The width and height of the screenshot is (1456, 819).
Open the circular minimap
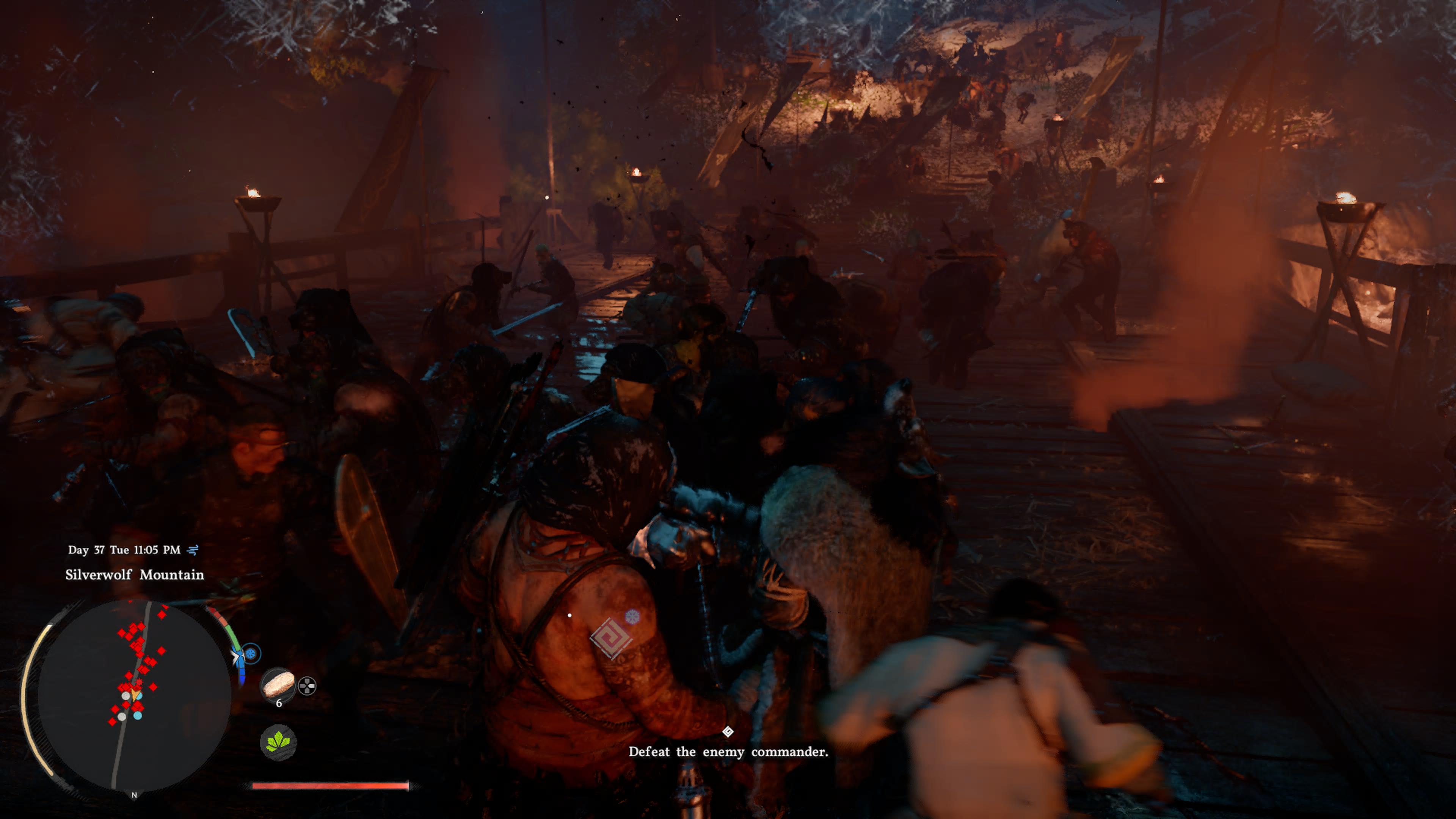[134, 695]
